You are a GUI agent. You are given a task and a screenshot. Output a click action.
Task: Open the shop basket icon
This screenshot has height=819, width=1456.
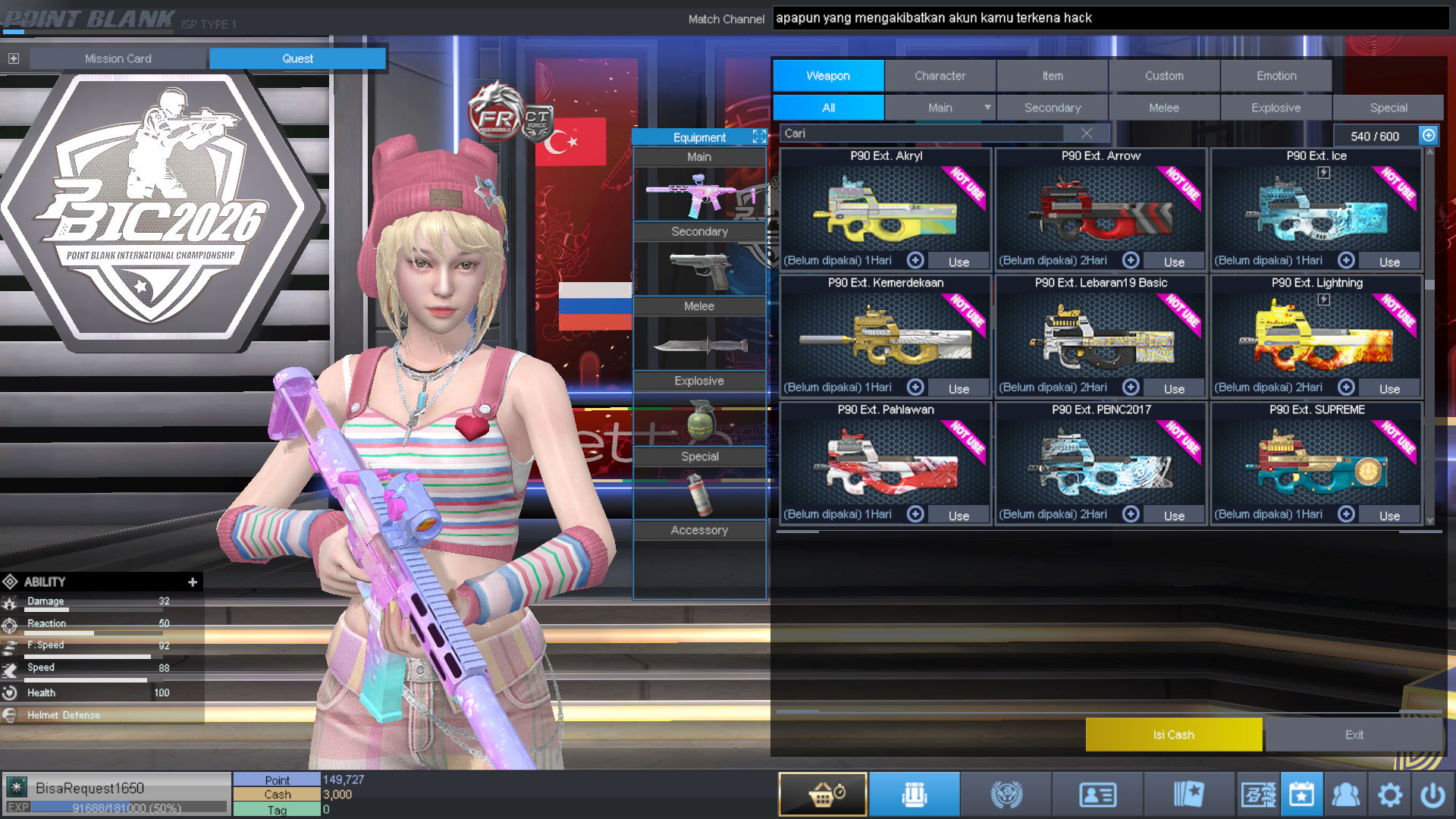[x=823, y=795]
